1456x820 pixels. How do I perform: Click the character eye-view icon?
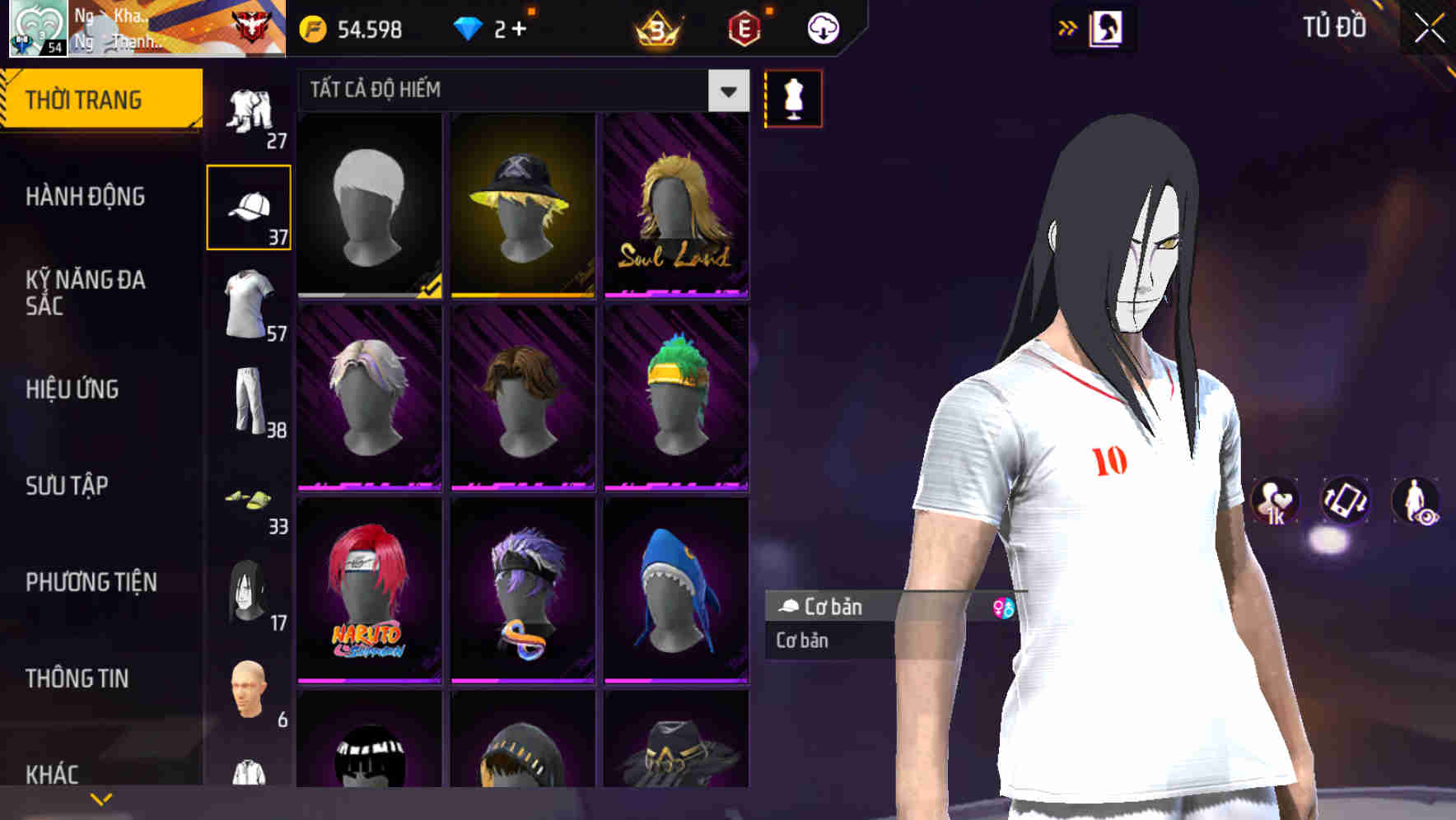coord(1414,502)
